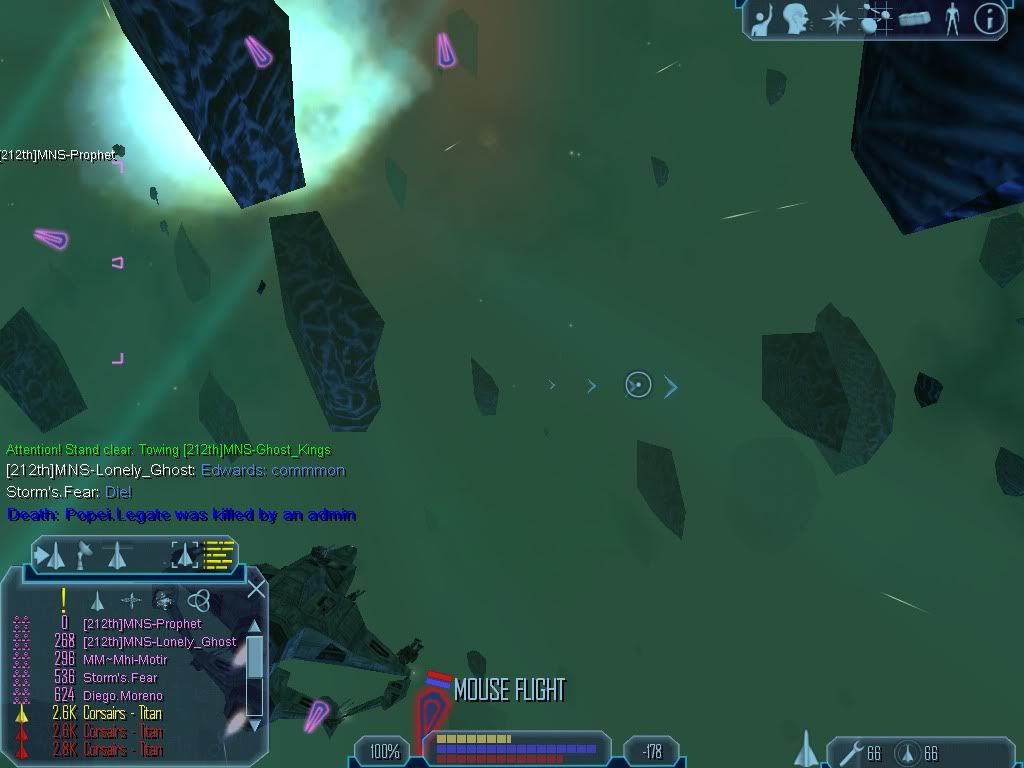This screenshot has width=1024, height=768.
Task: Open the navigation map icon
Action: (x=875, y=18)
